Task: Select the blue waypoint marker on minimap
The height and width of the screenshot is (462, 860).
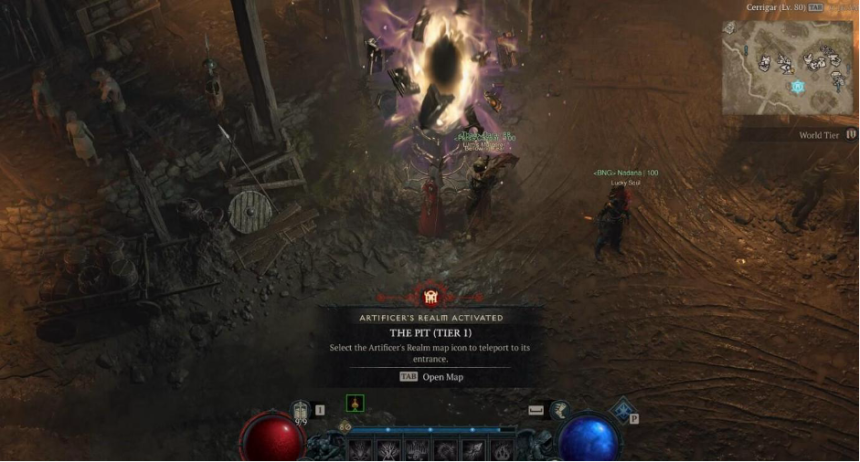Action: [x=798, y=87]
